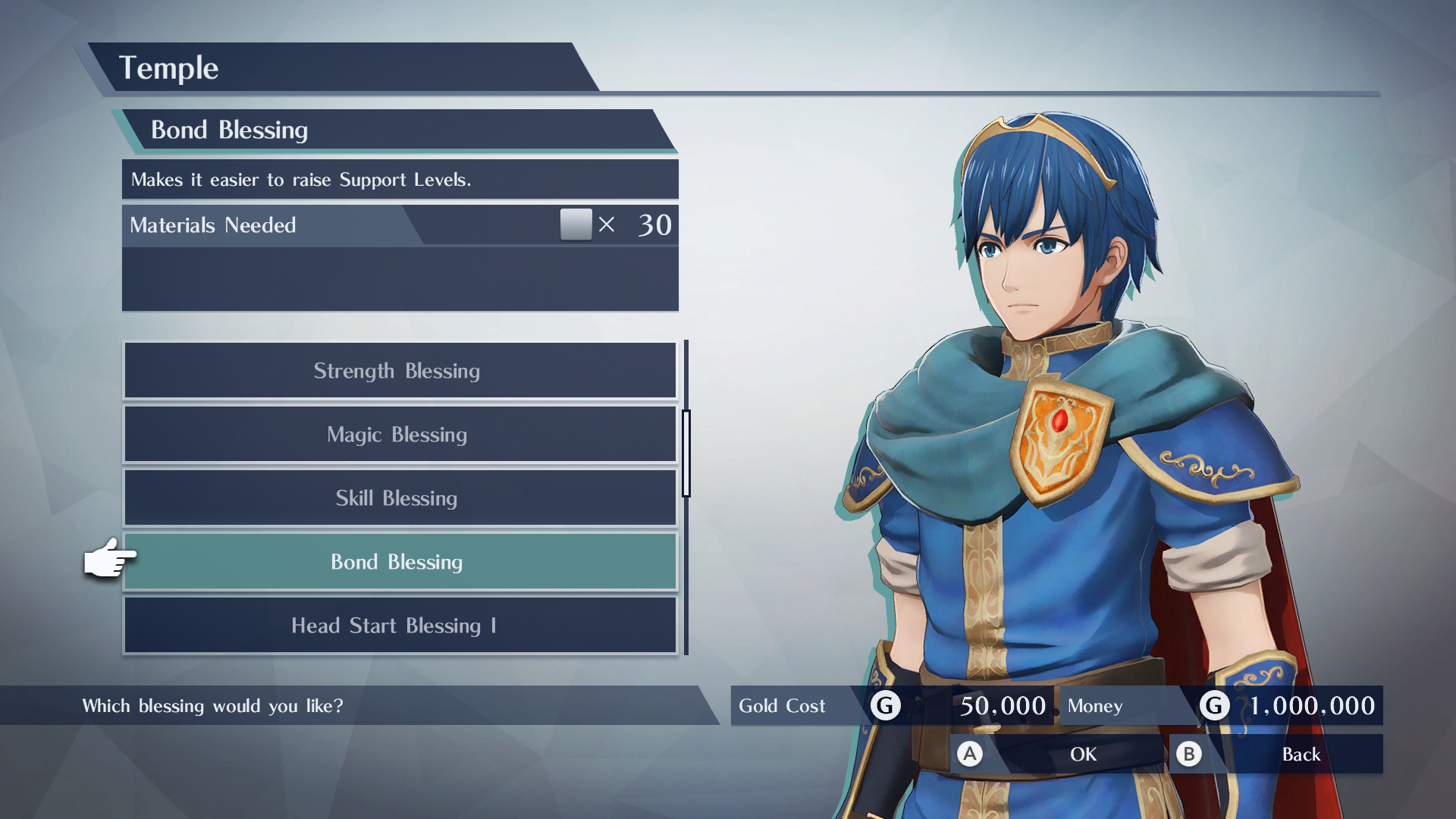
Task: Click the blessing list scrollbar handle
Action: tap(686, 453)
